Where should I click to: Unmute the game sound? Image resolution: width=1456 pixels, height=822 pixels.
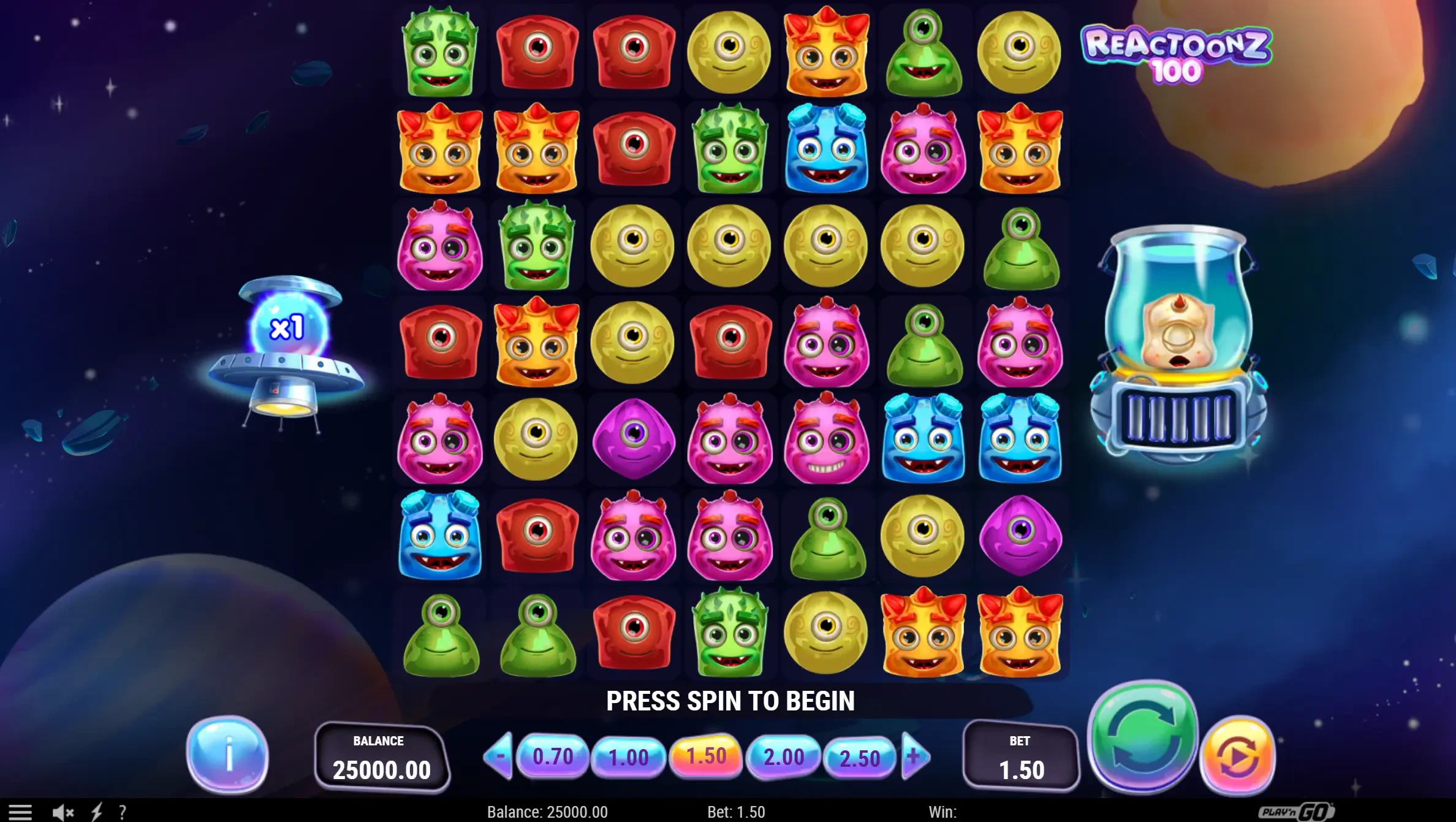pos(63,812)
